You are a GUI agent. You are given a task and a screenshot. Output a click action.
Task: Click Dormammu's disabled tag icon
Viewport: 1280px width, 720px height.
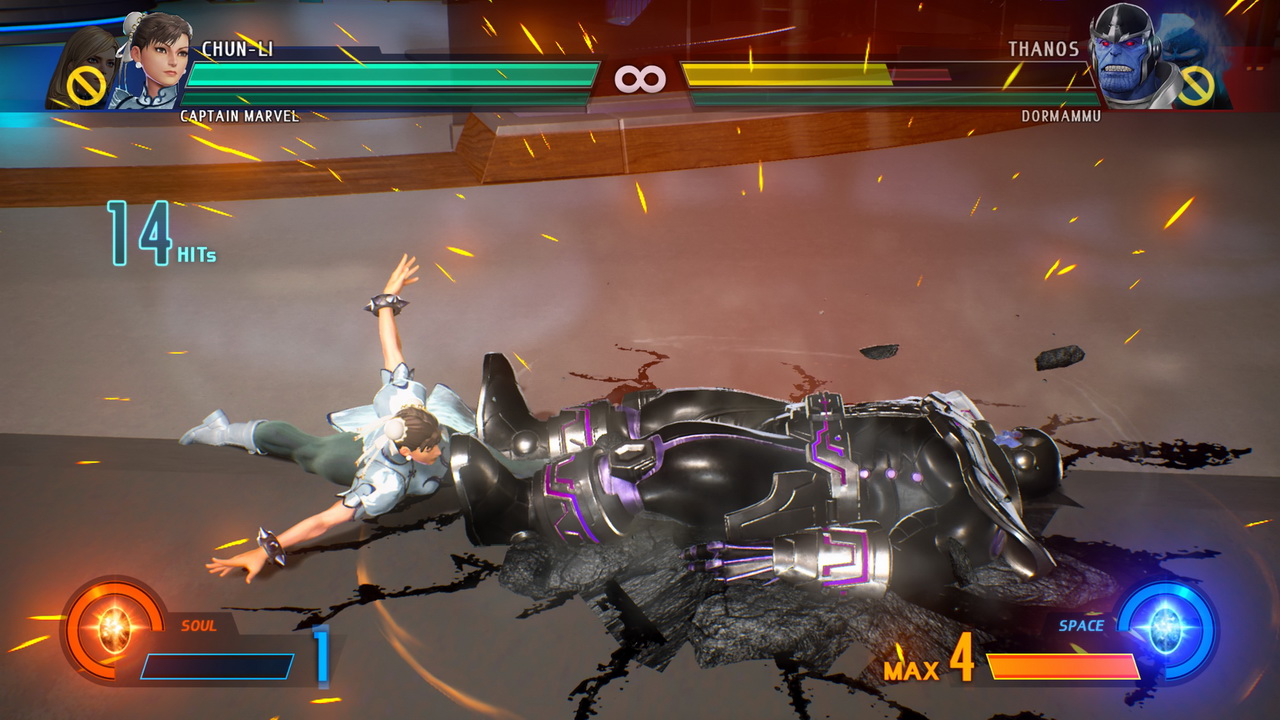pos(1195,86)
